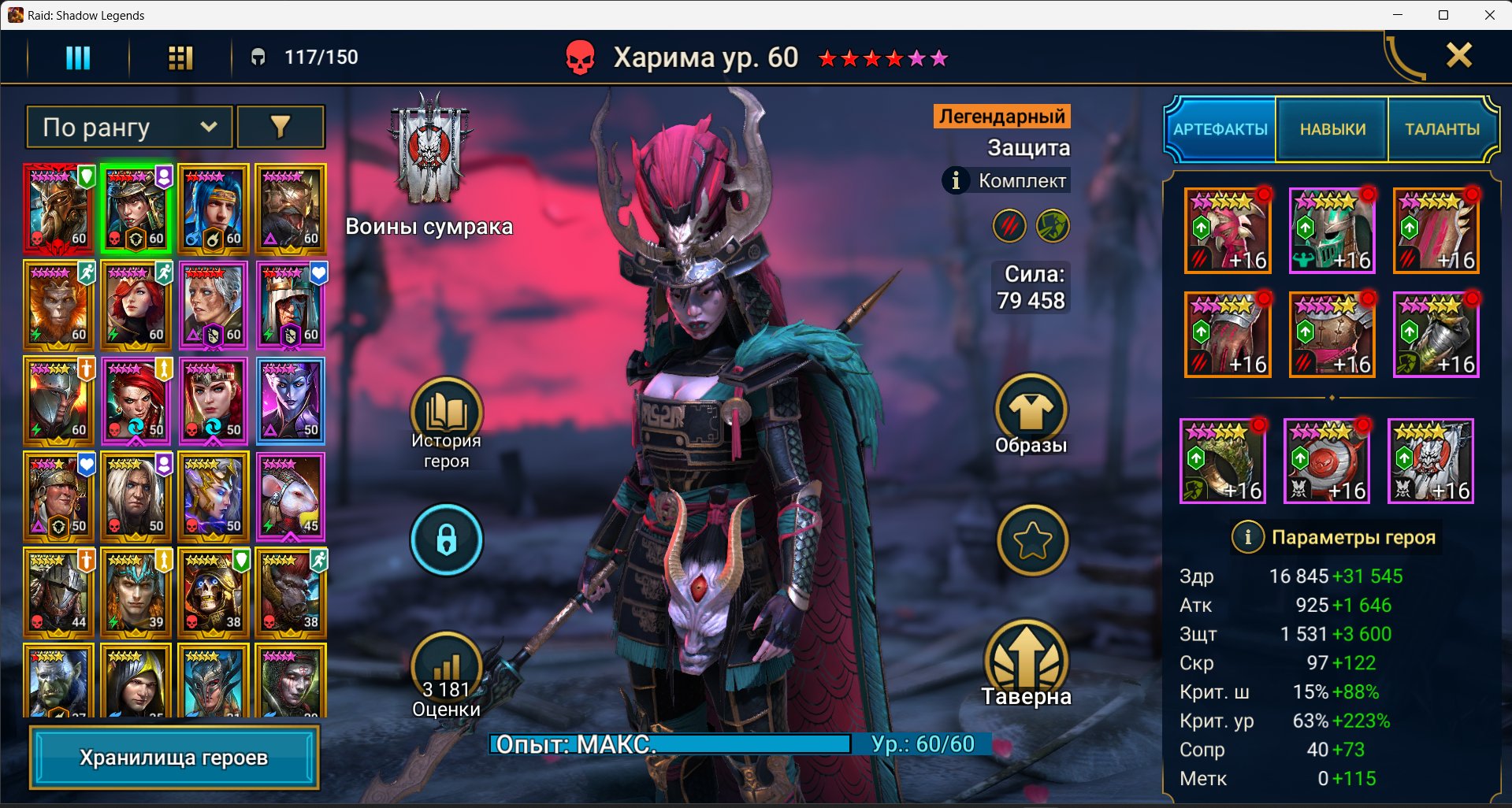
Task: Open Хранилища героев
Action: click(x=174, y=758)
